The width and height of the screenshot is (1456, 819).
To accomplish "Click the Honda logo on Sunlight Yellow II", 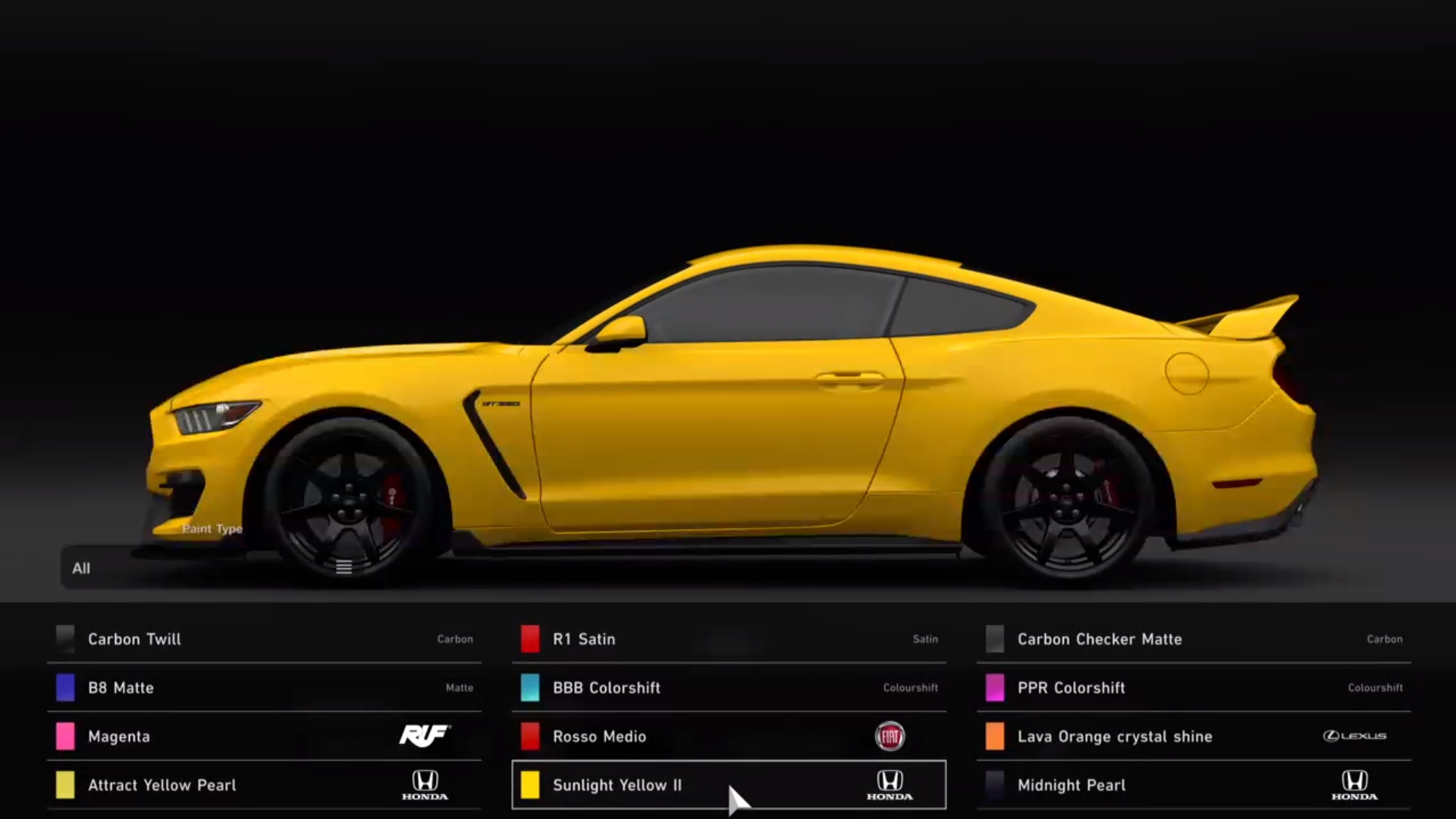I will pyautogui.click(x=890, y=785).
